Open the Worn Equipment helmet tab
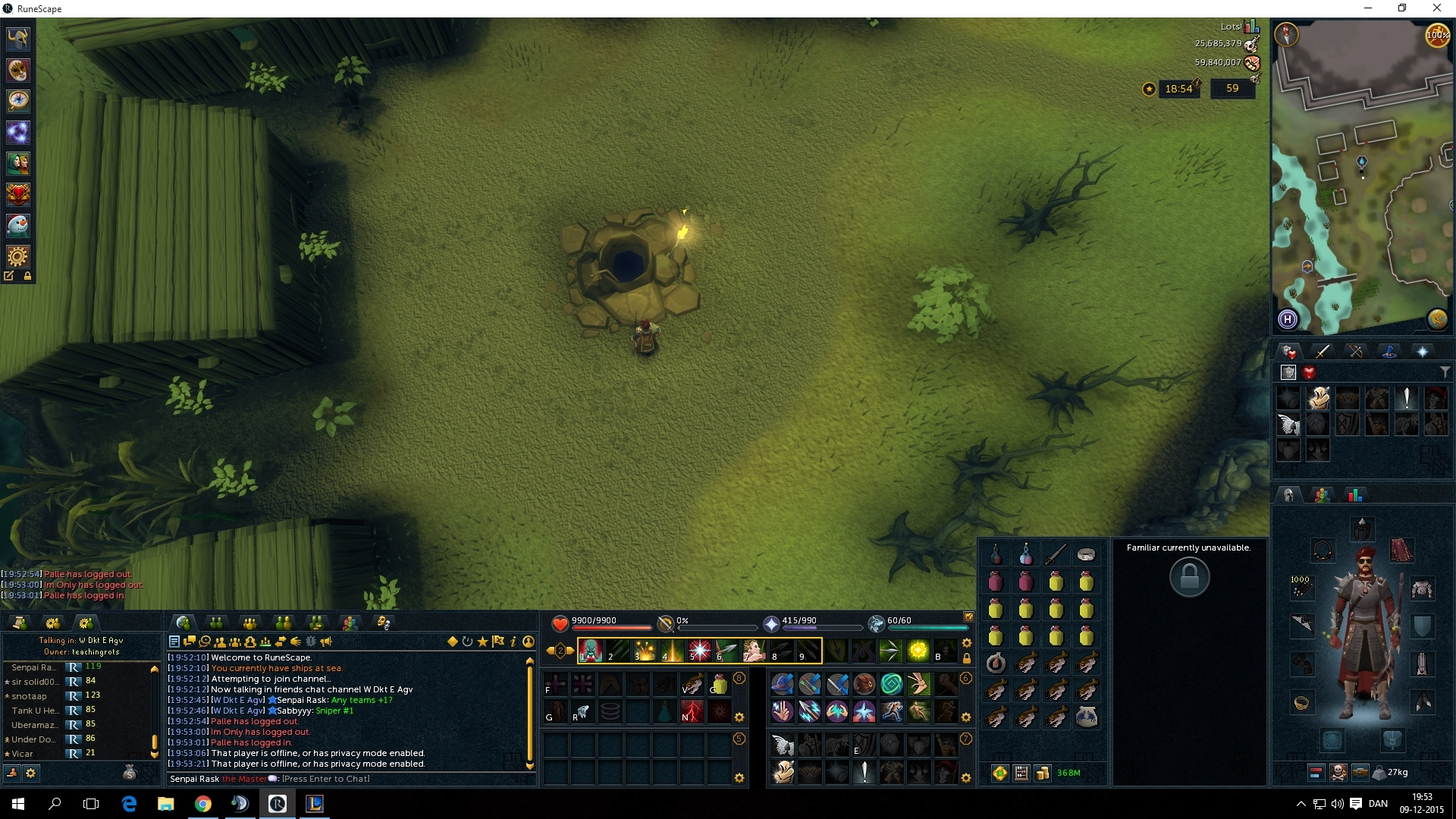The width and height of the screenshot is (1456, 819). (x=1287, y=494)
